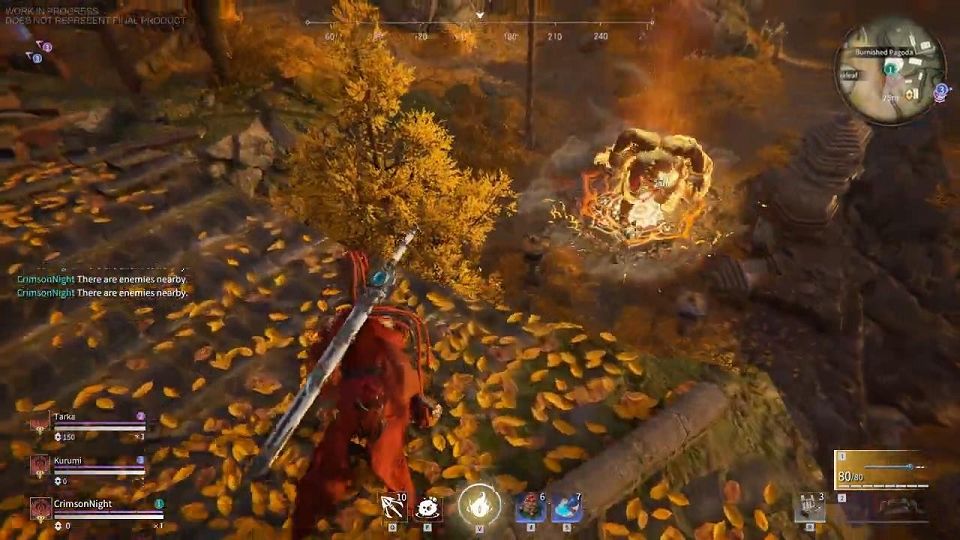The image size is (960, 540).
Task: Click the teal player 1 marker on minimap
Action: click(889, 69)
